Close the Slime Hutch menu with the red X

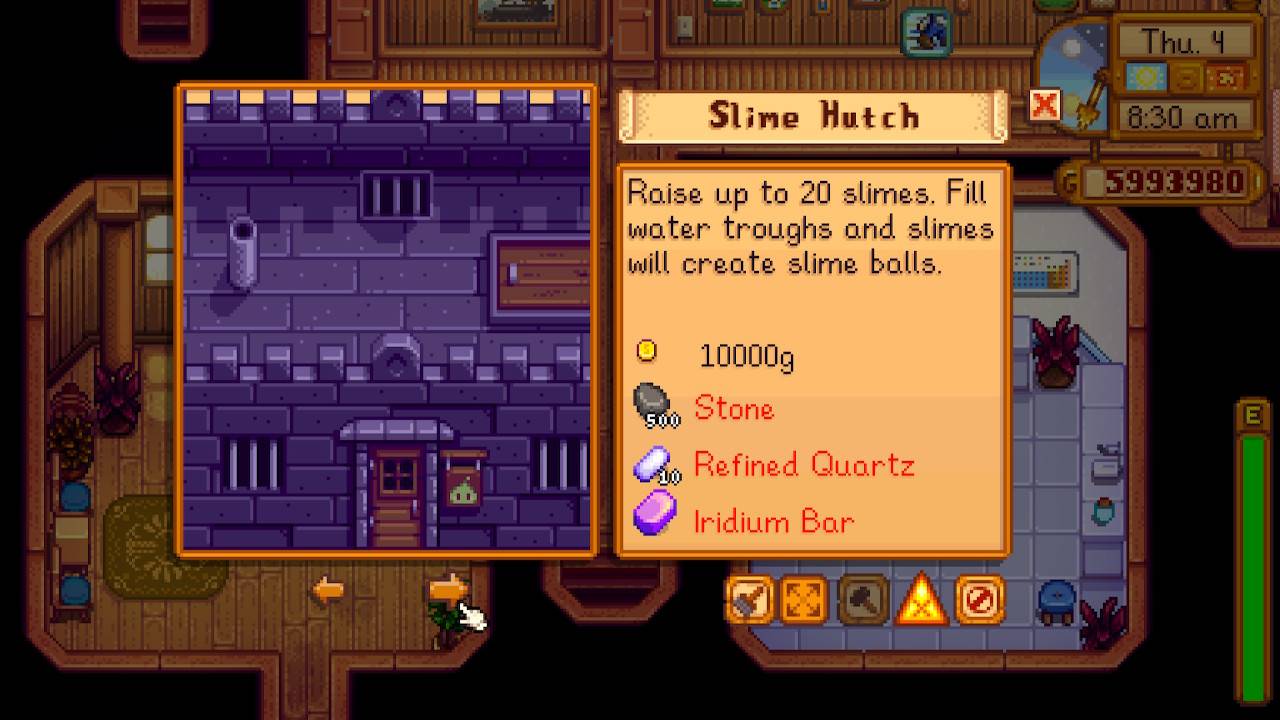[x=1044, y=104]
